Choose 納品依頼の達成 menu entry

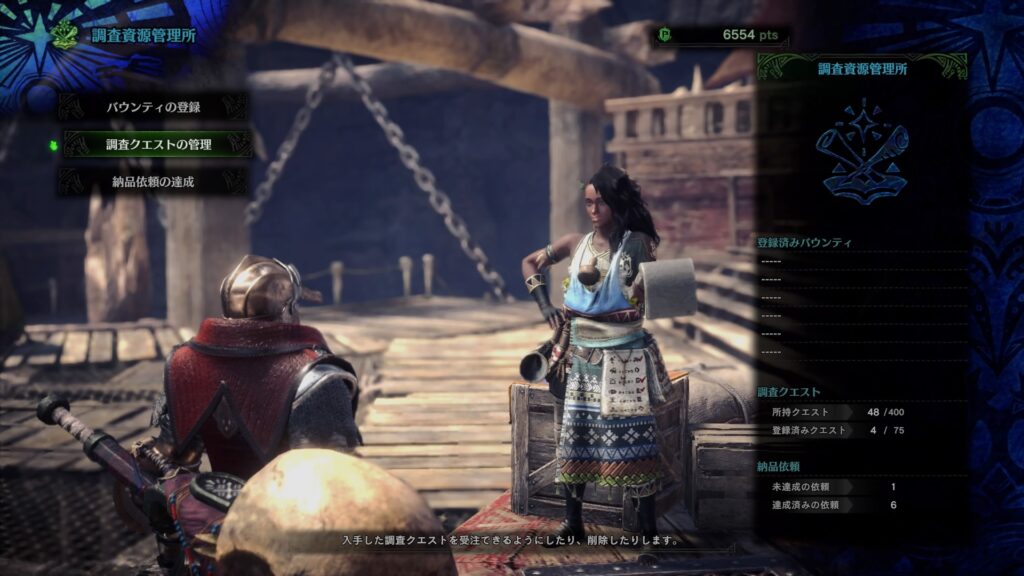[x=153, y=182]
